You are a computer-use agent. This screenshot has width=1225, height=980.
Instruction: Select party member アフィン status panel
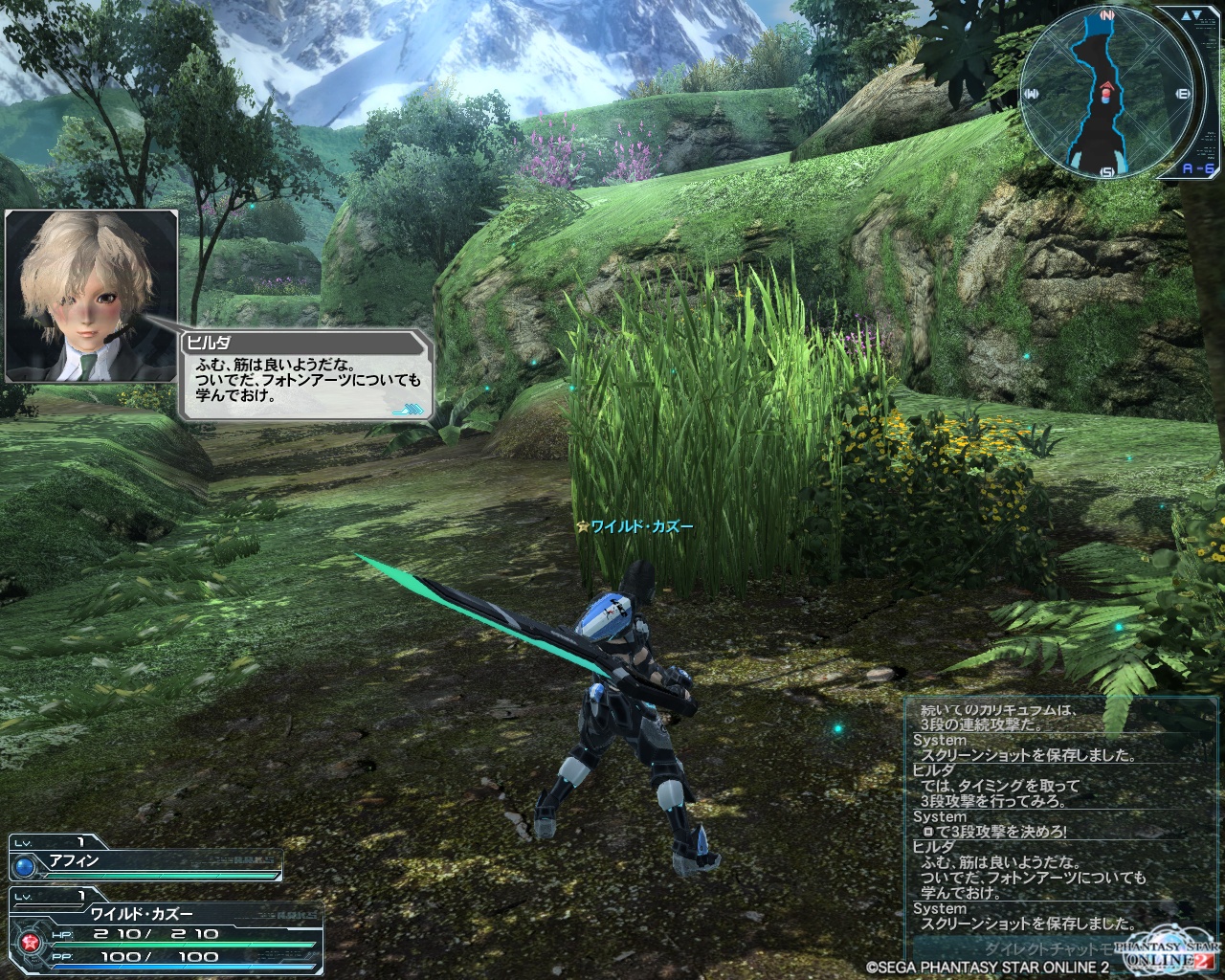click(146, 859)
